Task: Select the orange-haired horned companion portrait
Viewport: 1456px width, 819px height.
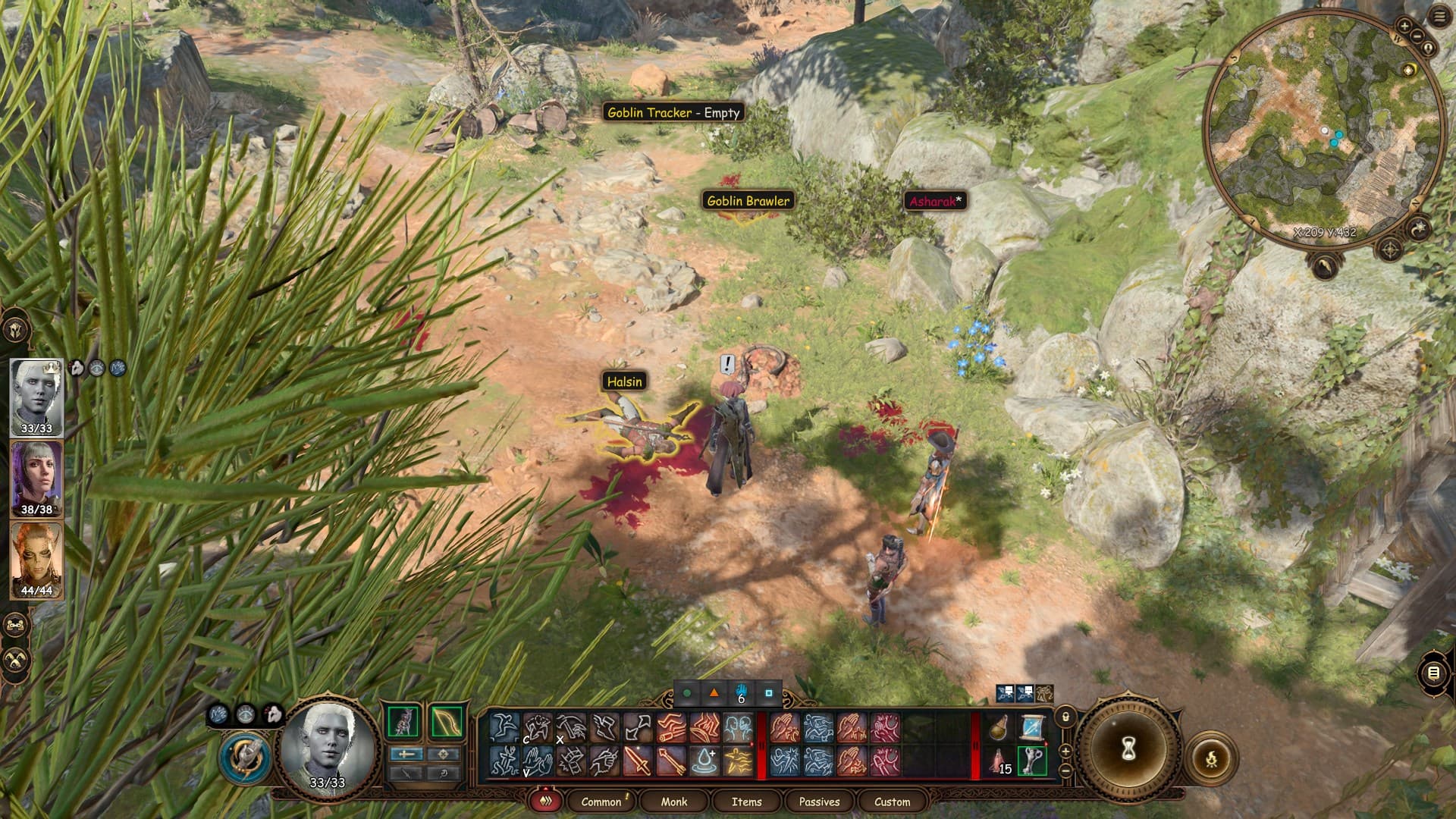Action: 36,560
